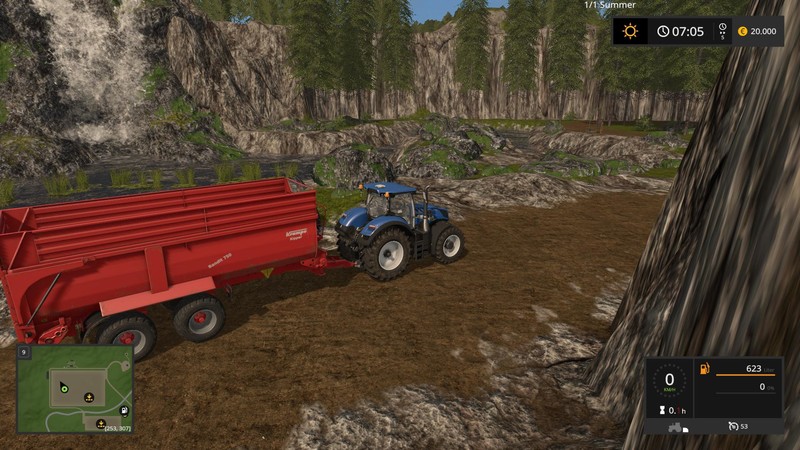
Task: Click the sunny weather icon
Action: click(630, 31)
